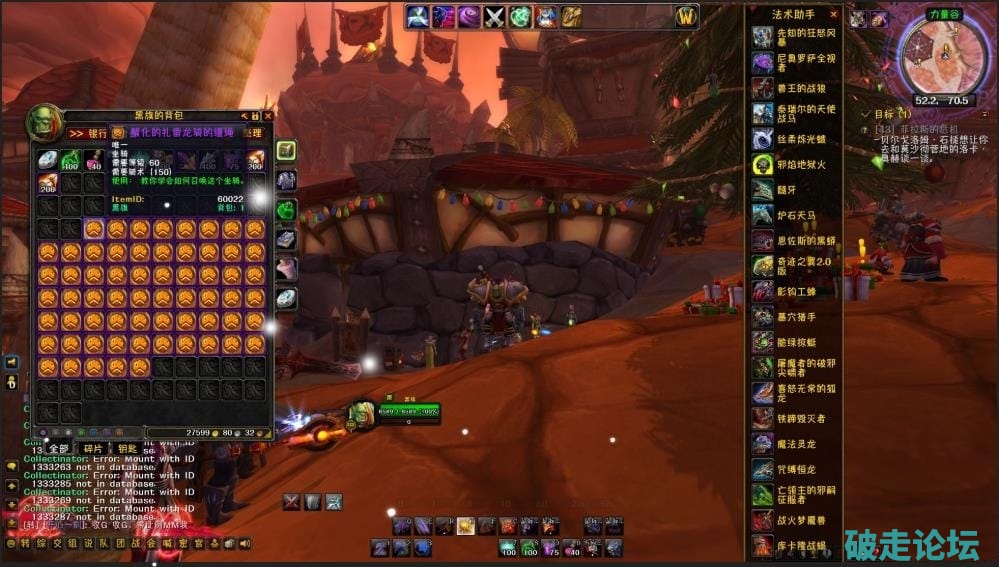Open the 菲拉斯的危机 quest in tracker

coord(915,128)
